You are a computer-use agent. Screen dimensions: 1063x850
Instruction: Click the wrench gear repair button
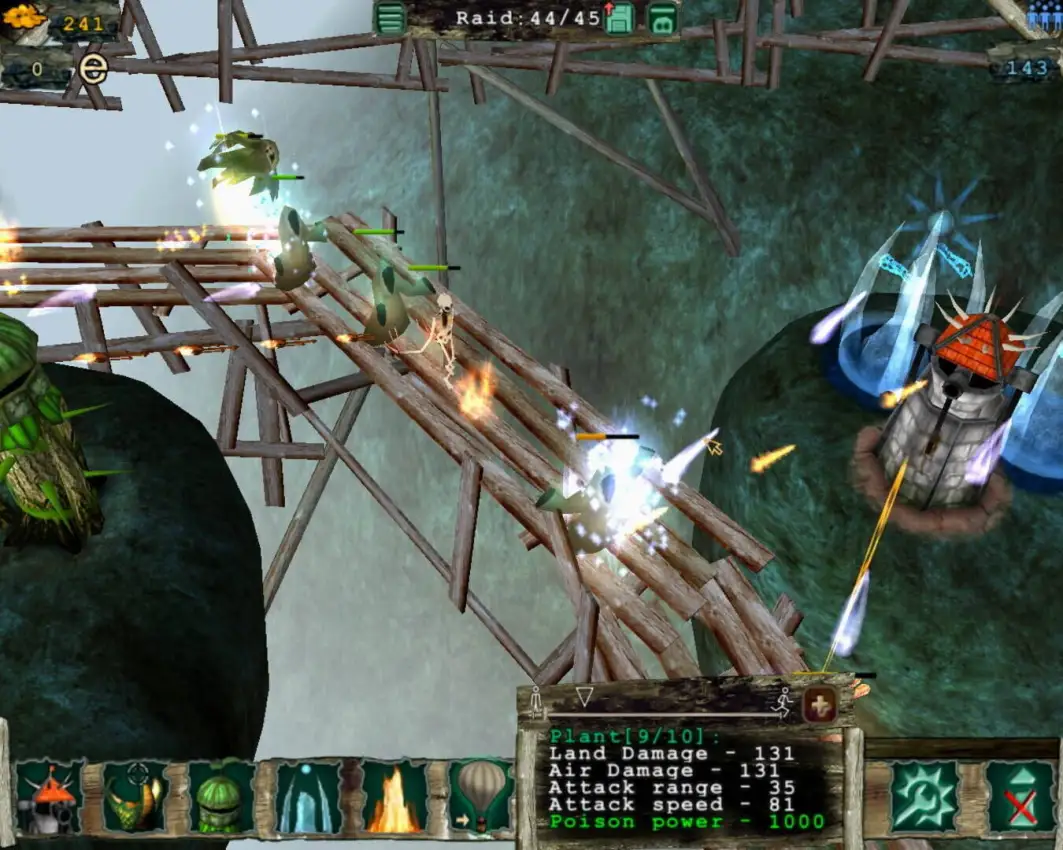click(923, 796)
